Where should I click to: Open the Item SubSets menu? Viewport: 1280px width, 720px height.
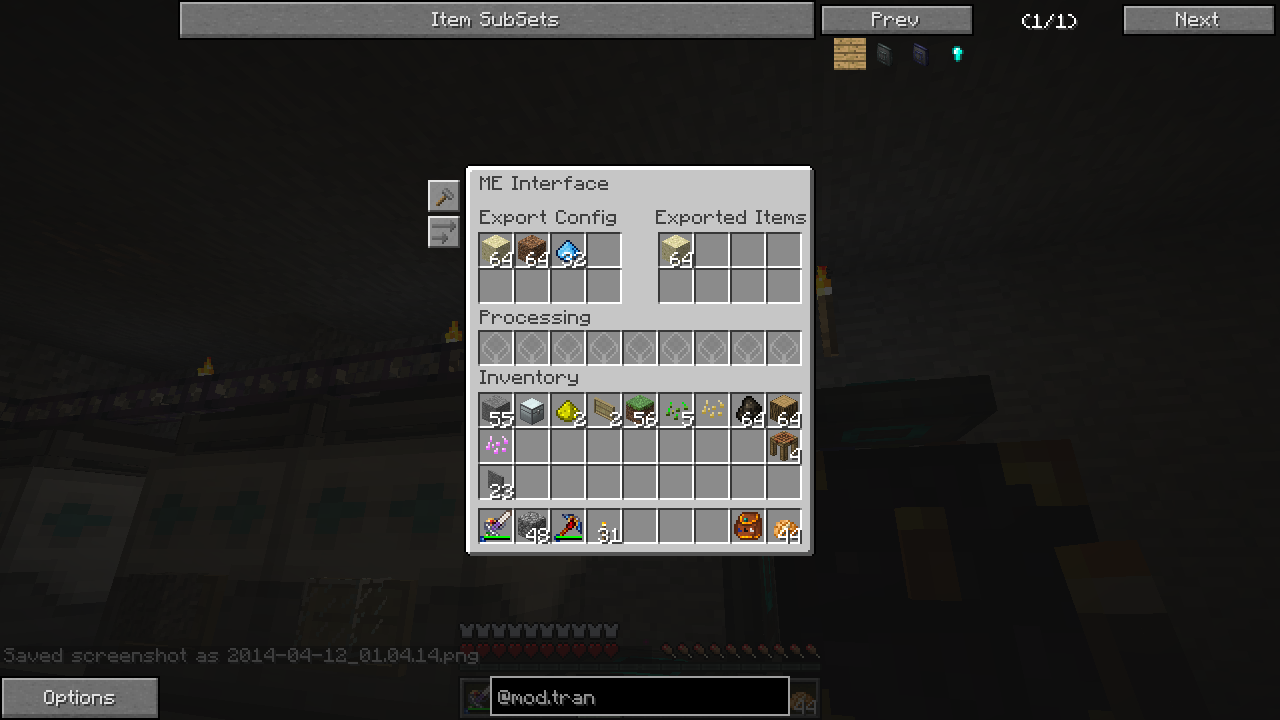(x=496, y=20)
